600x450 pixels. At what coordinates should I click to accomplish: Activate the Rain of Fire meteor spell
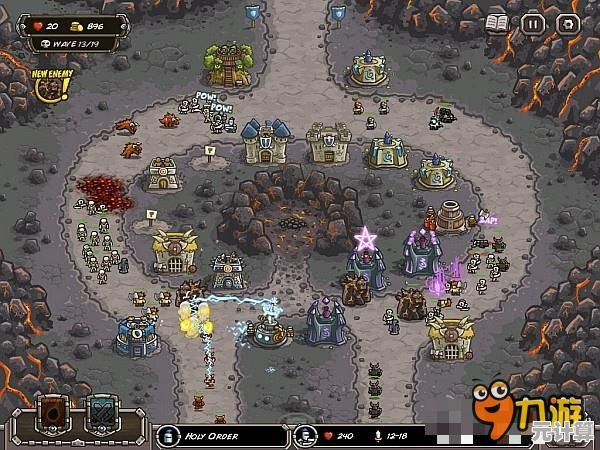[53, 414]
